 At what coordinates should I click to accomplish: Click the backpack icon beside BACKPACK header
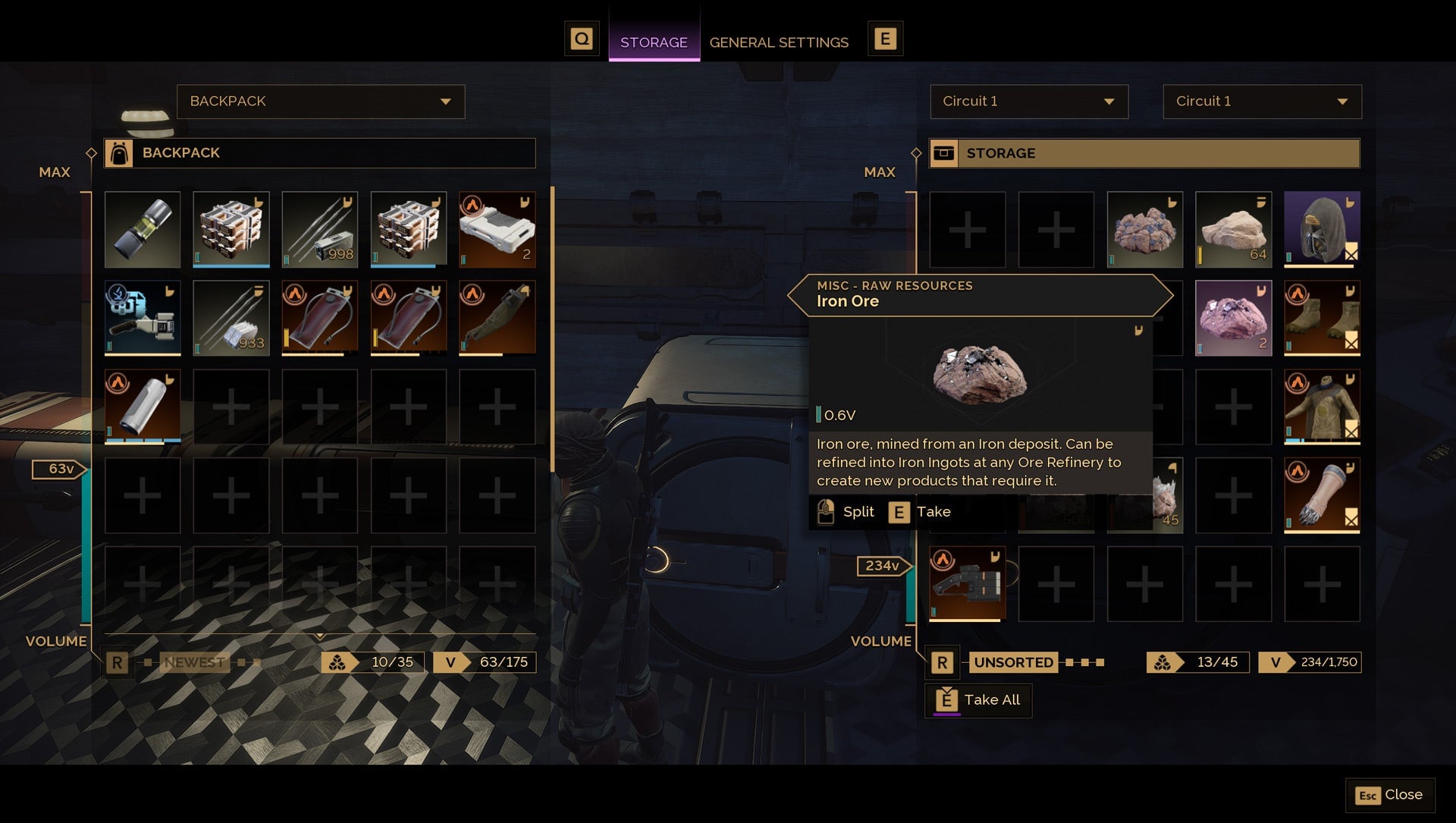(118, 152)
